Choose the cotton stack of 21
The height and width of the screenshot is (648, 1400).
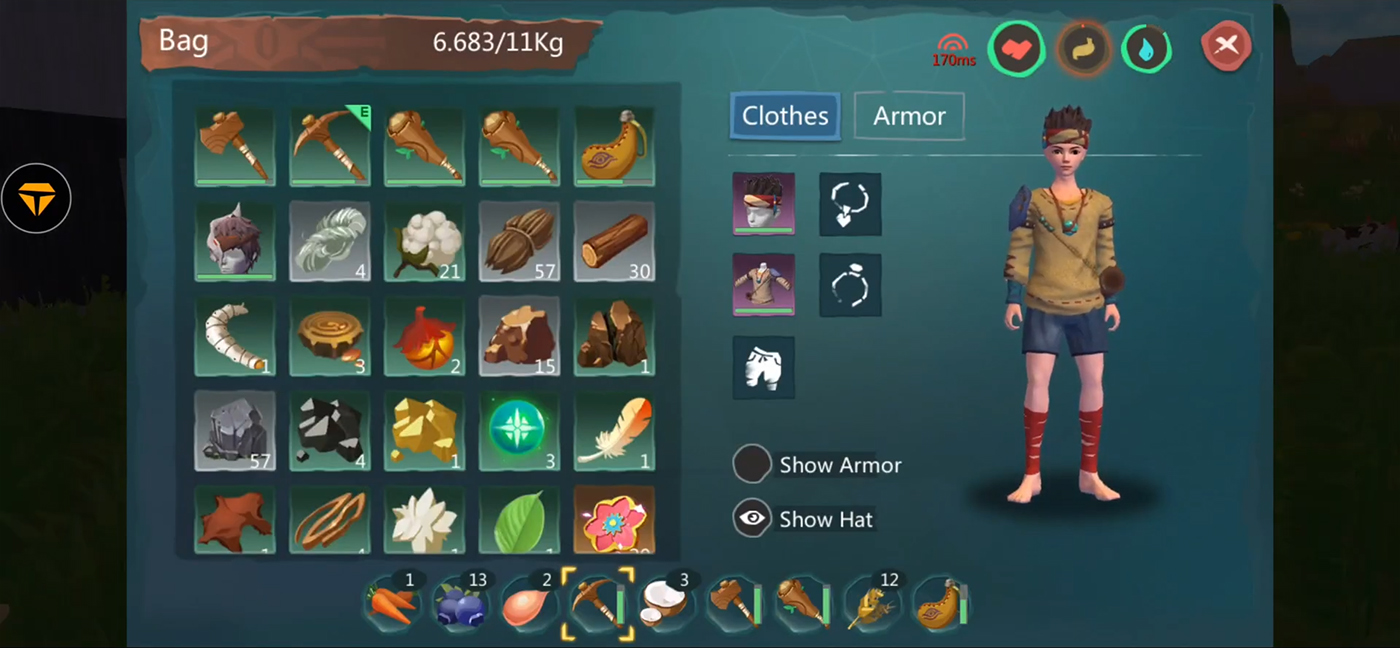[424, 241]
